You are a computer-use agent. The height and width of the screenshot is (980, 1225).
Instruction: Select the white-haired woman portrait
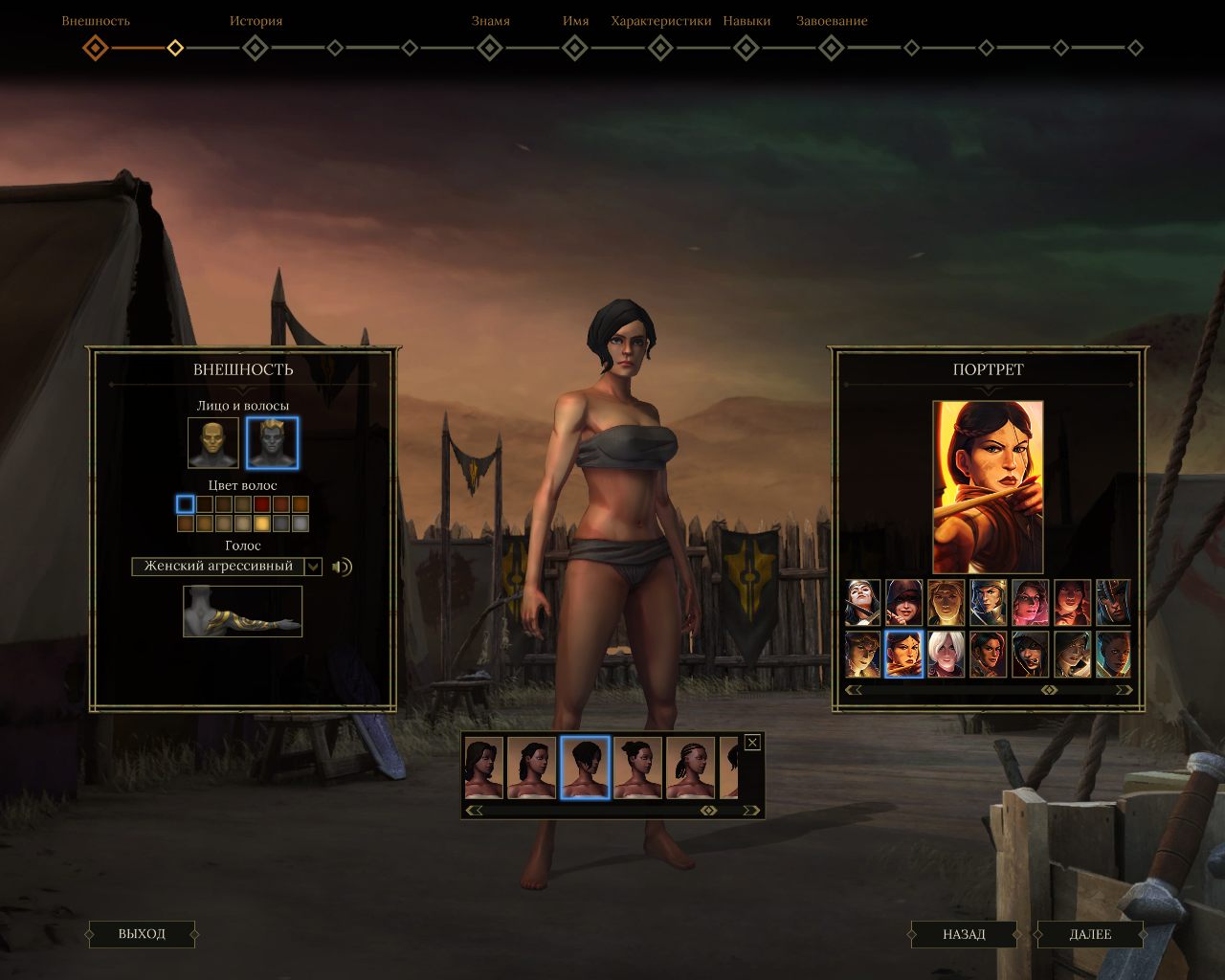click(x=946, y=655)
